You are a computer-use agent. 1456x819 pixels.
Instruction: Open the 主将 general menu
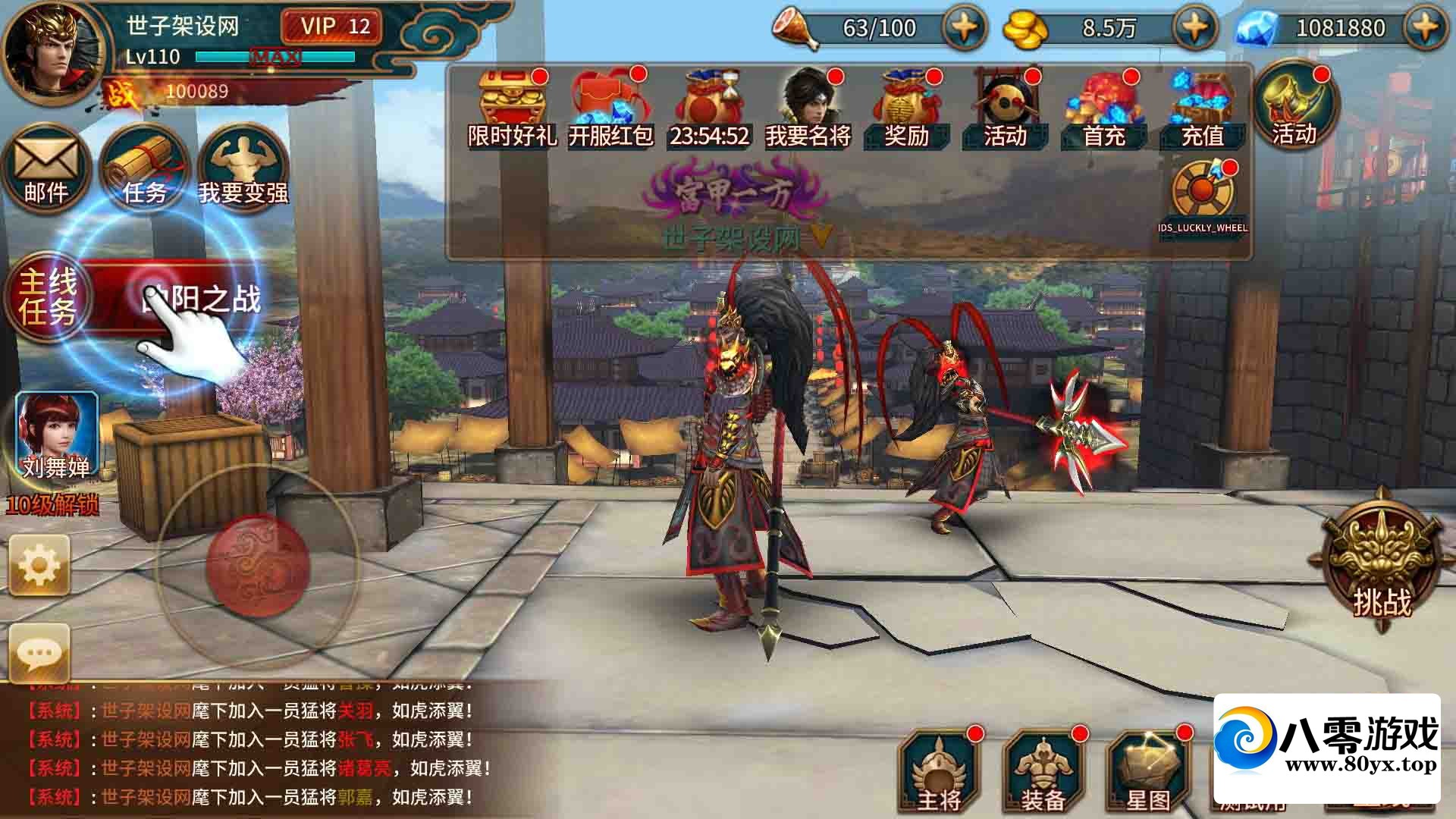tap(939, 773)
